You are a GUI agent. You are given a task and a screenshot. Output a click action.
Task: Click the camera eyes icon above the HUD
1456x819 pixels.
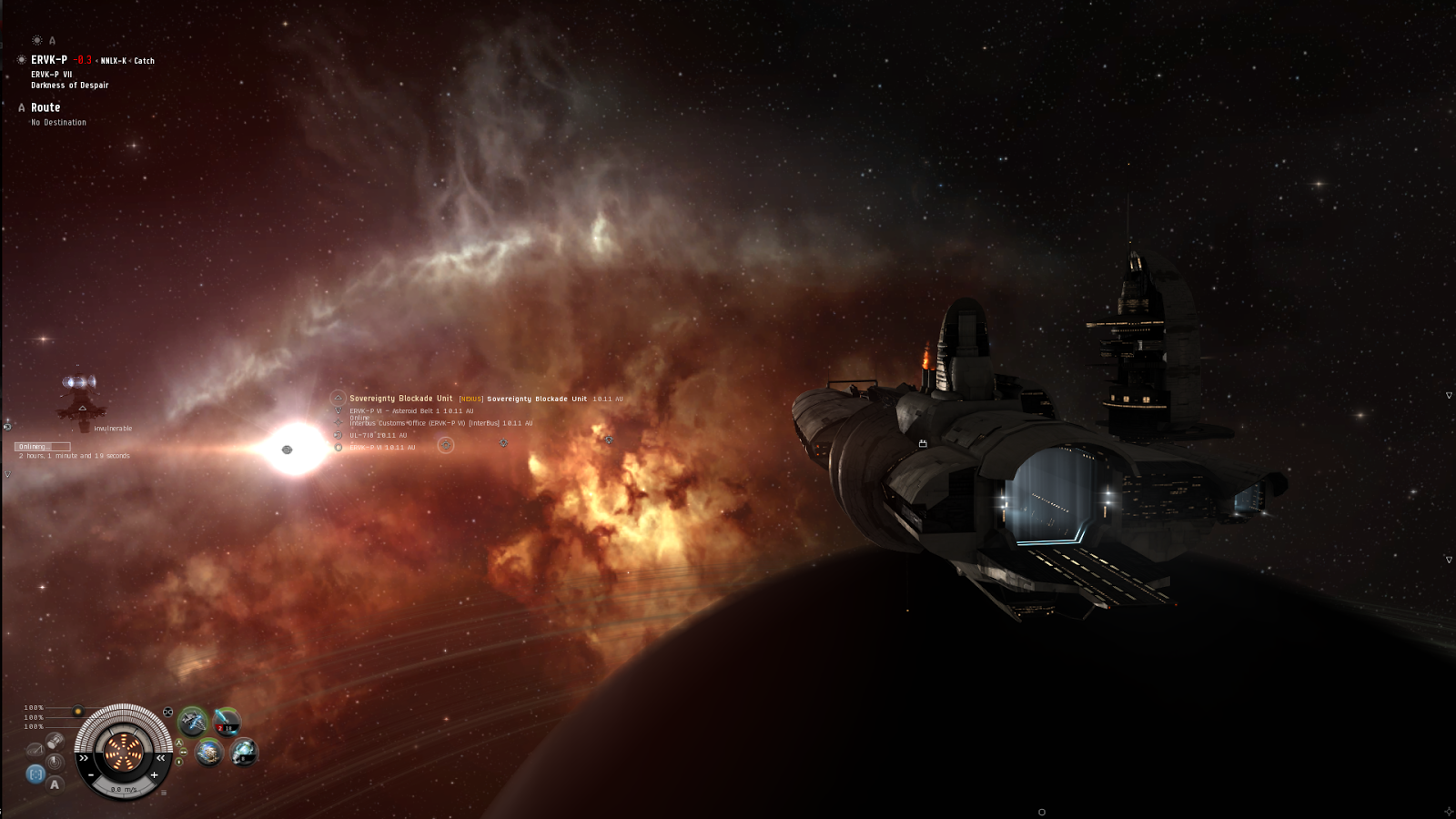coord(167,712)
